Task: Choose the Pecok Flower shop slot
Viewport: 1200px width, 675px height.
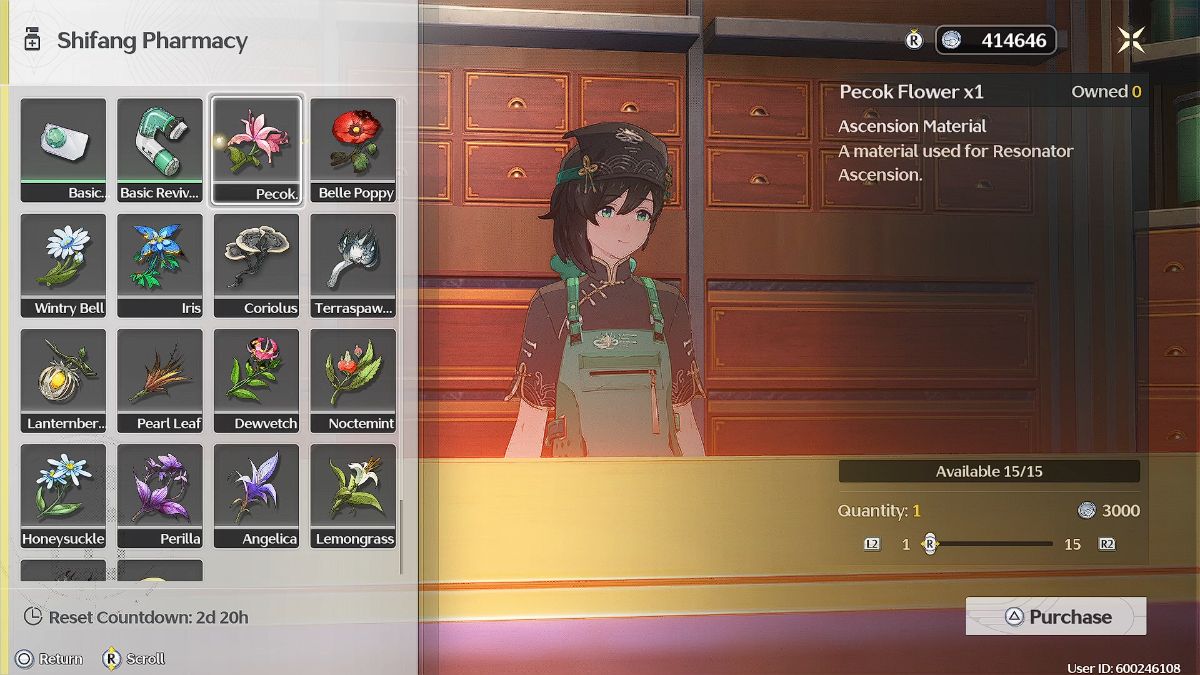Action: pyautogui.click(x=257, y=150)
